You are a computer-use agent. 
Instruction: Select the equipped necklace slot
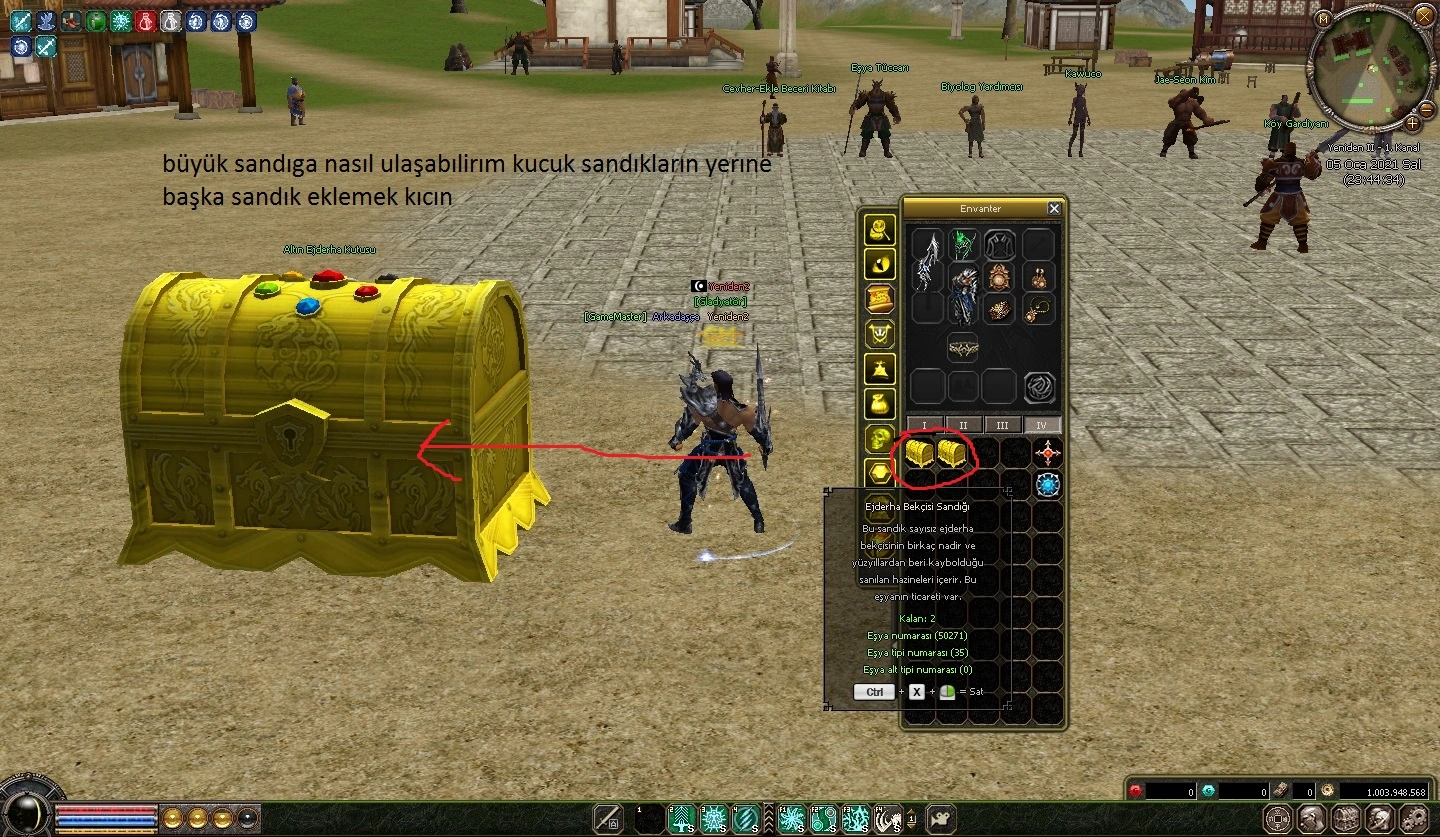coord(1039,309)
